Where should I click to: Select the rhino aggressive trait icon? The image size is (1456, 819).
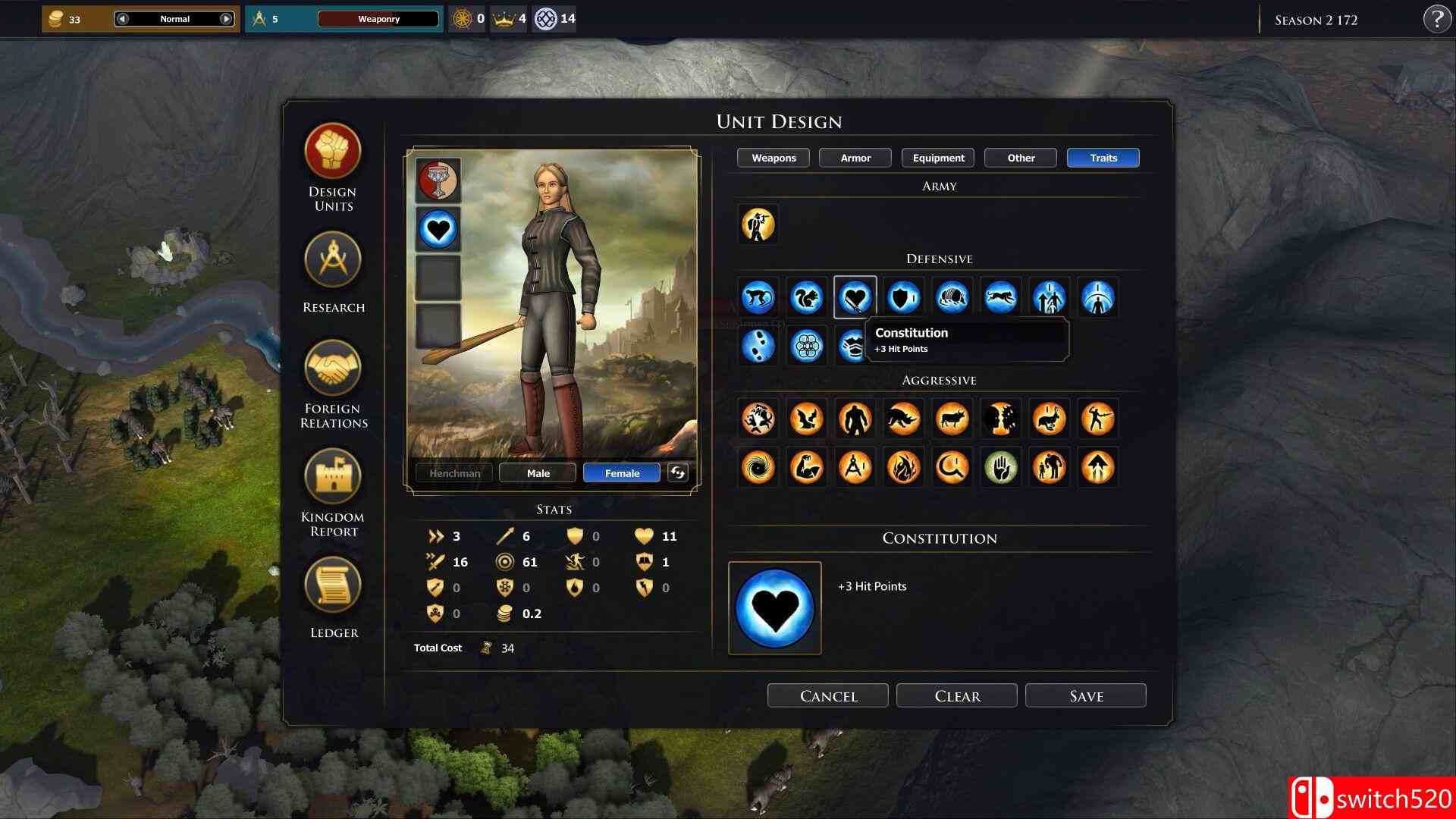click(903, 419)
